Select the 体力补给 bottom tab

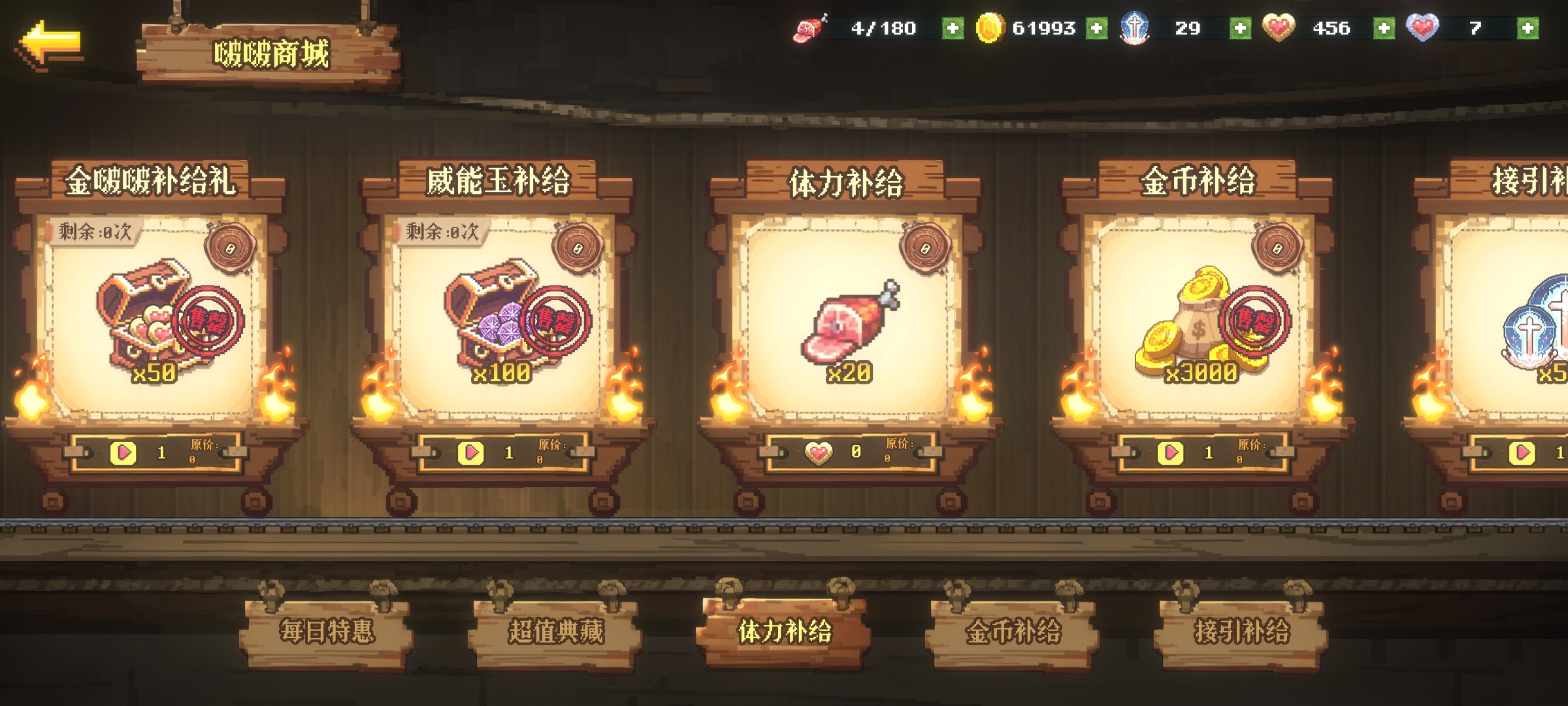pyautogui.click(x=785, y=631)
